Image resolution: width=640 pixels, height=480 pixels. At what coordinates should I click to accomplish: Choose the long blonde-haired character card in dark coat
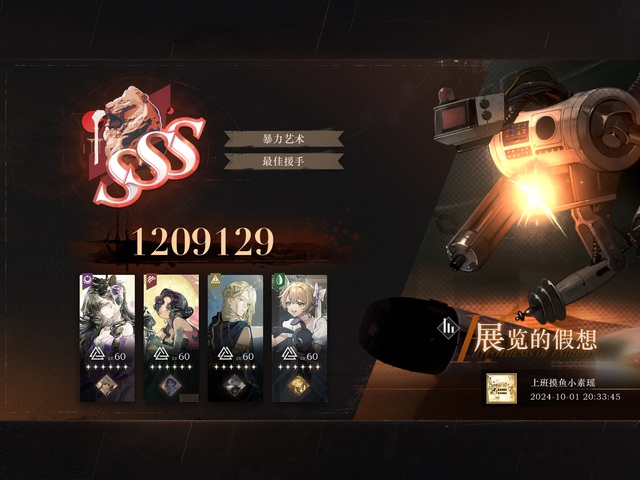click(235, 337)
